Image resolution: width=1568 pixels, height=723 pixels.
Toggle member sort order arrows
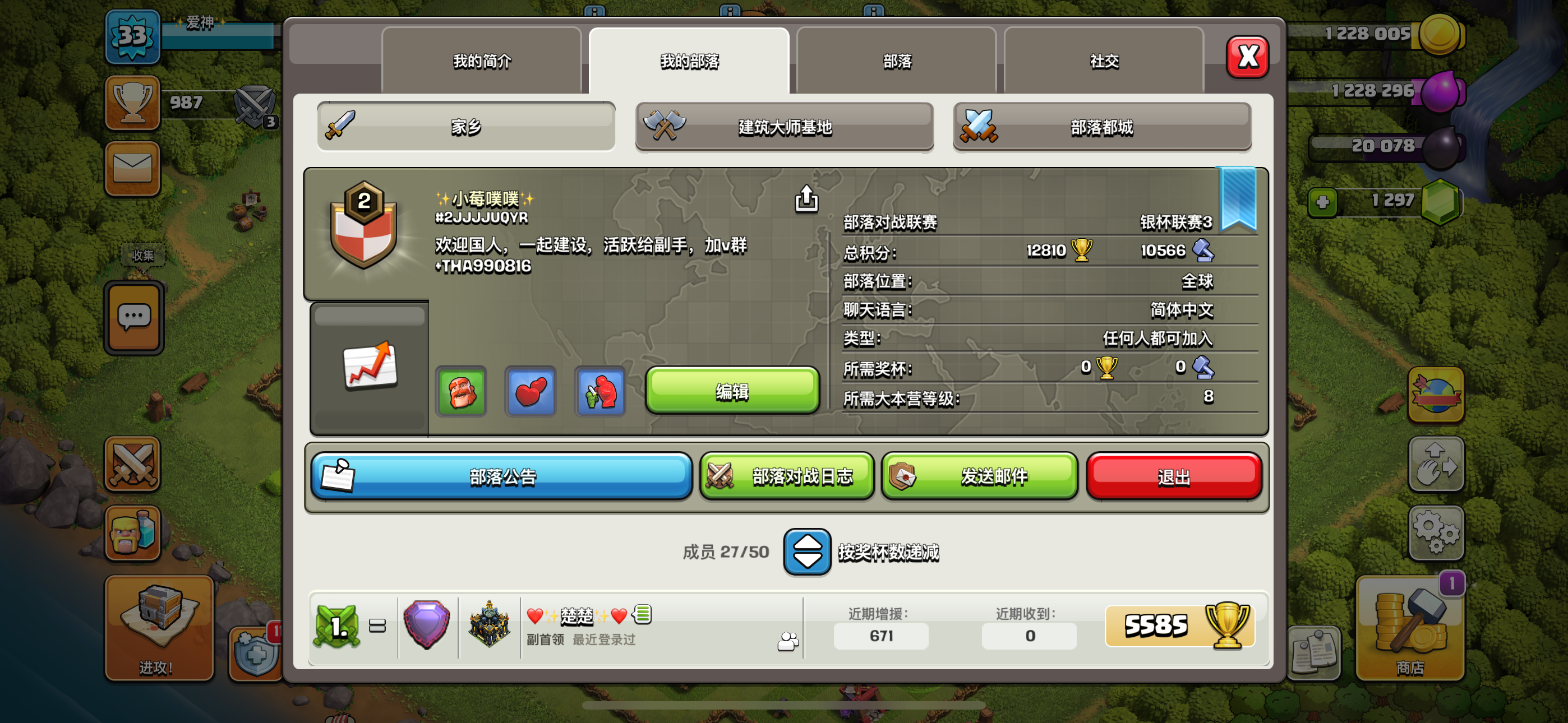coord(807,553)
